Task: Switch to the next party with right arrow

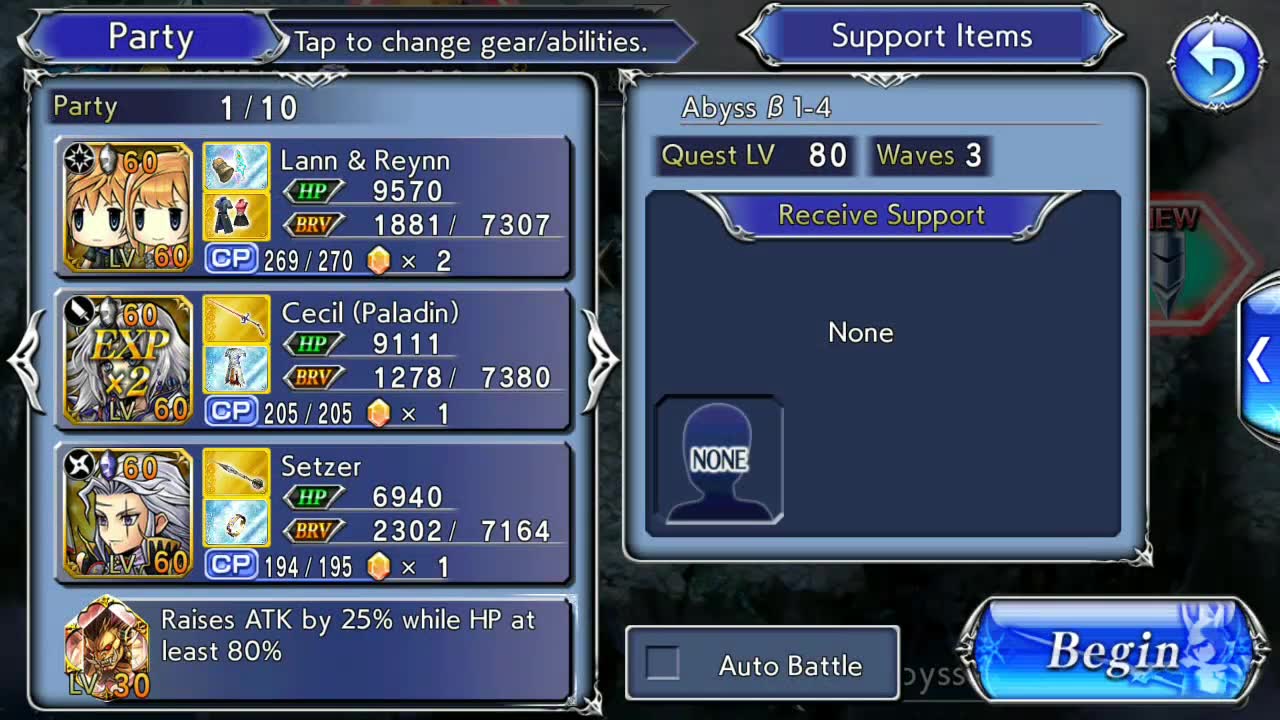Action: coord(602,360)
